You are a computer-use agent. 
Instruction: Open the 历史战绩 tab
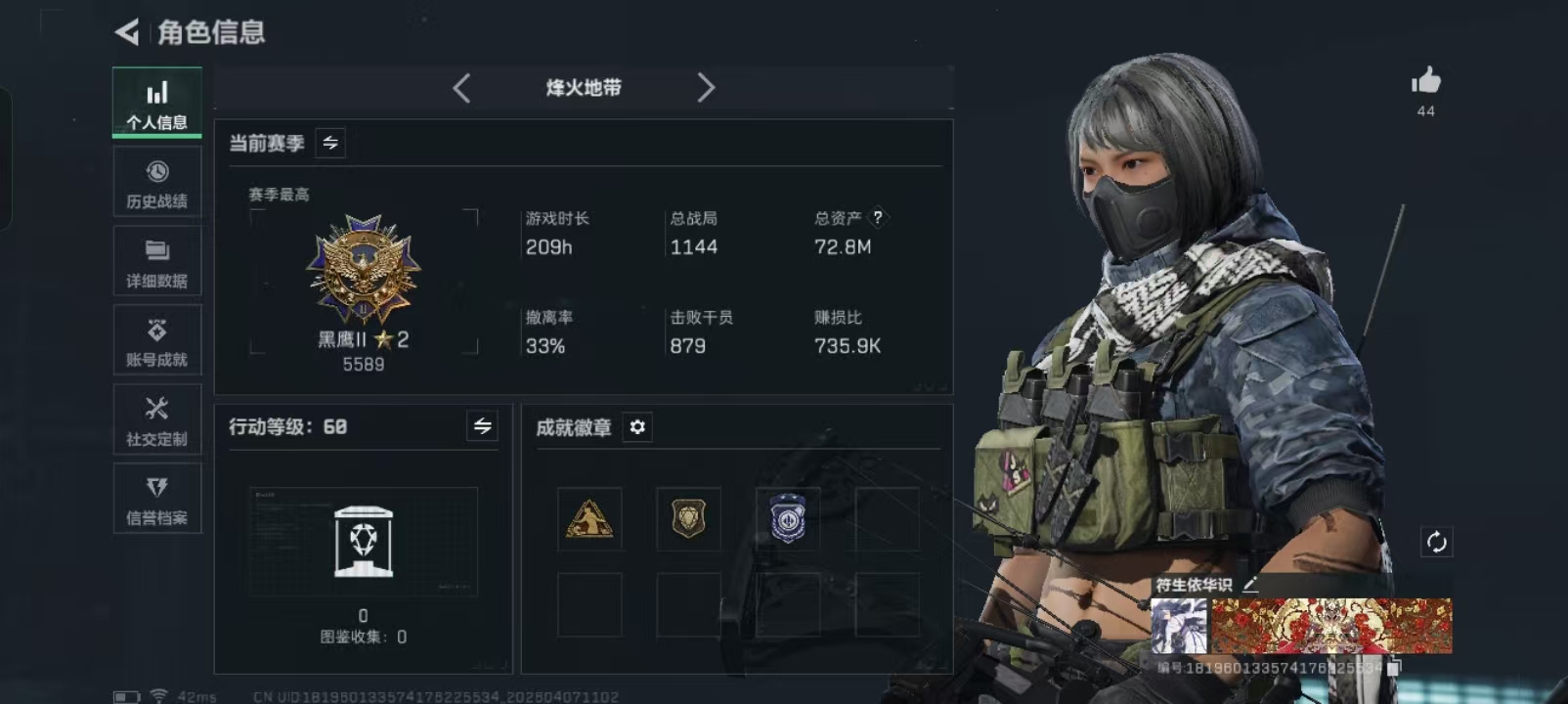[156, 183]
